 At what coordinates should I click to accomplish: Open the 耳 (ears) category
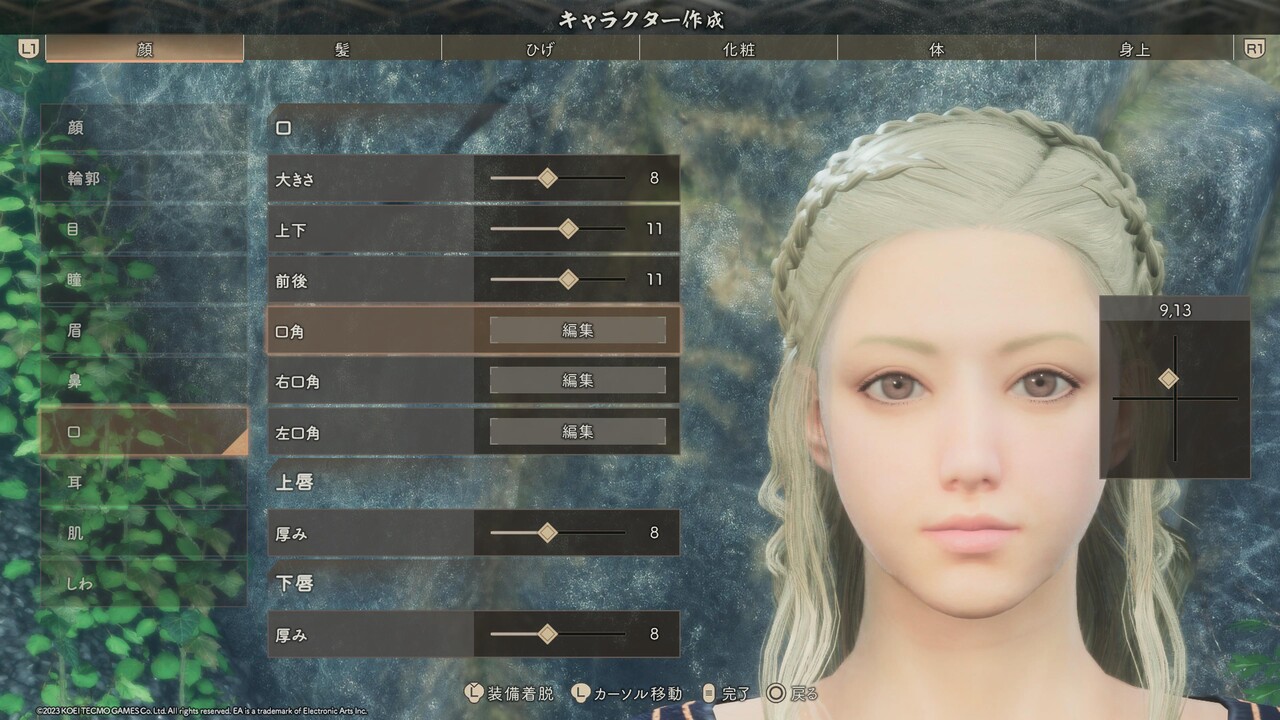tap(143, 482)
